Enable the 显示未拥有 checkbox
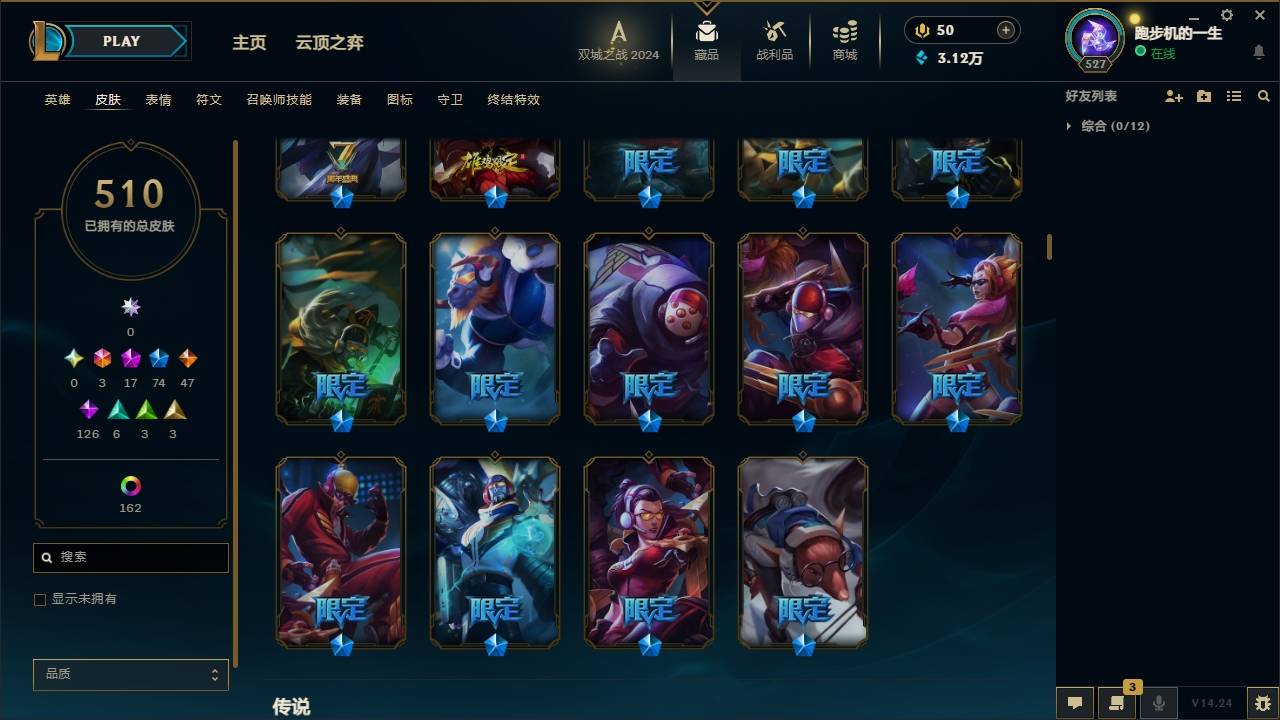The image size is (1280, 720). coord(40,599)
